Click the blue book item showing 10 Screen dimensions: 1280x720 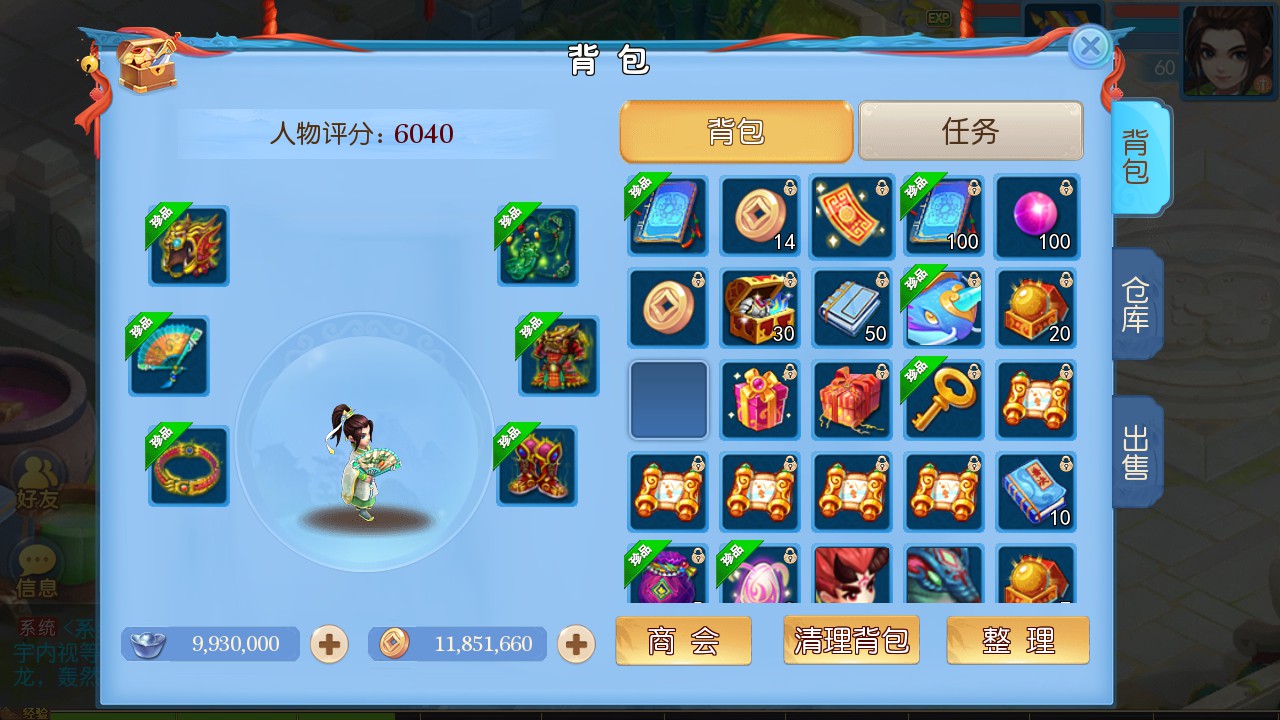coord(1036,492)
